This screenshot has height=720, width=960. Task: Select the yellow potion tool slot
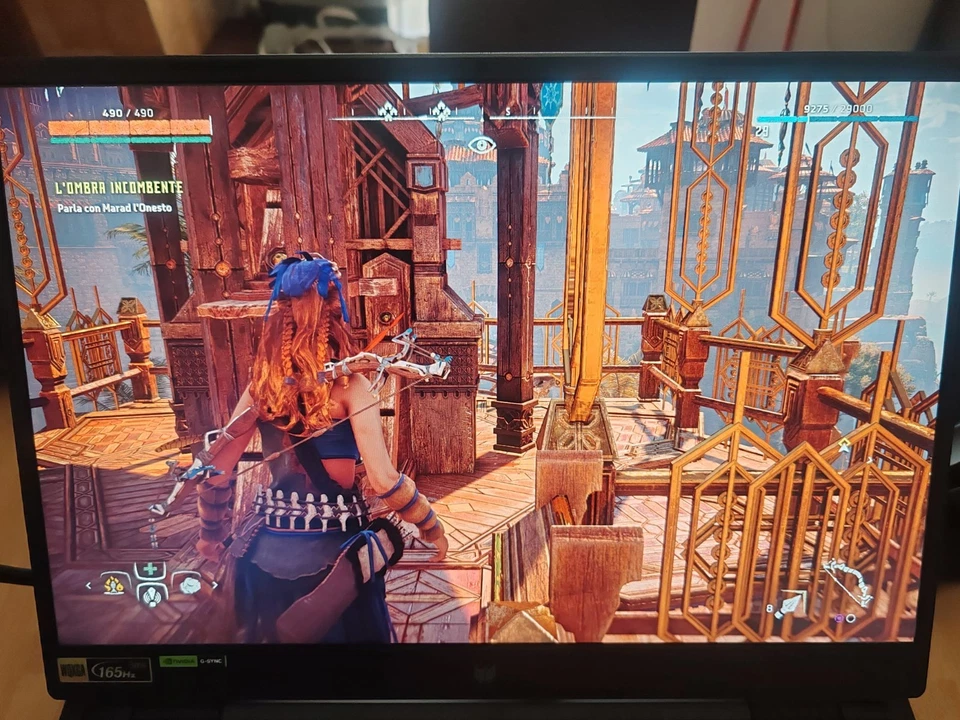point(116,583)
